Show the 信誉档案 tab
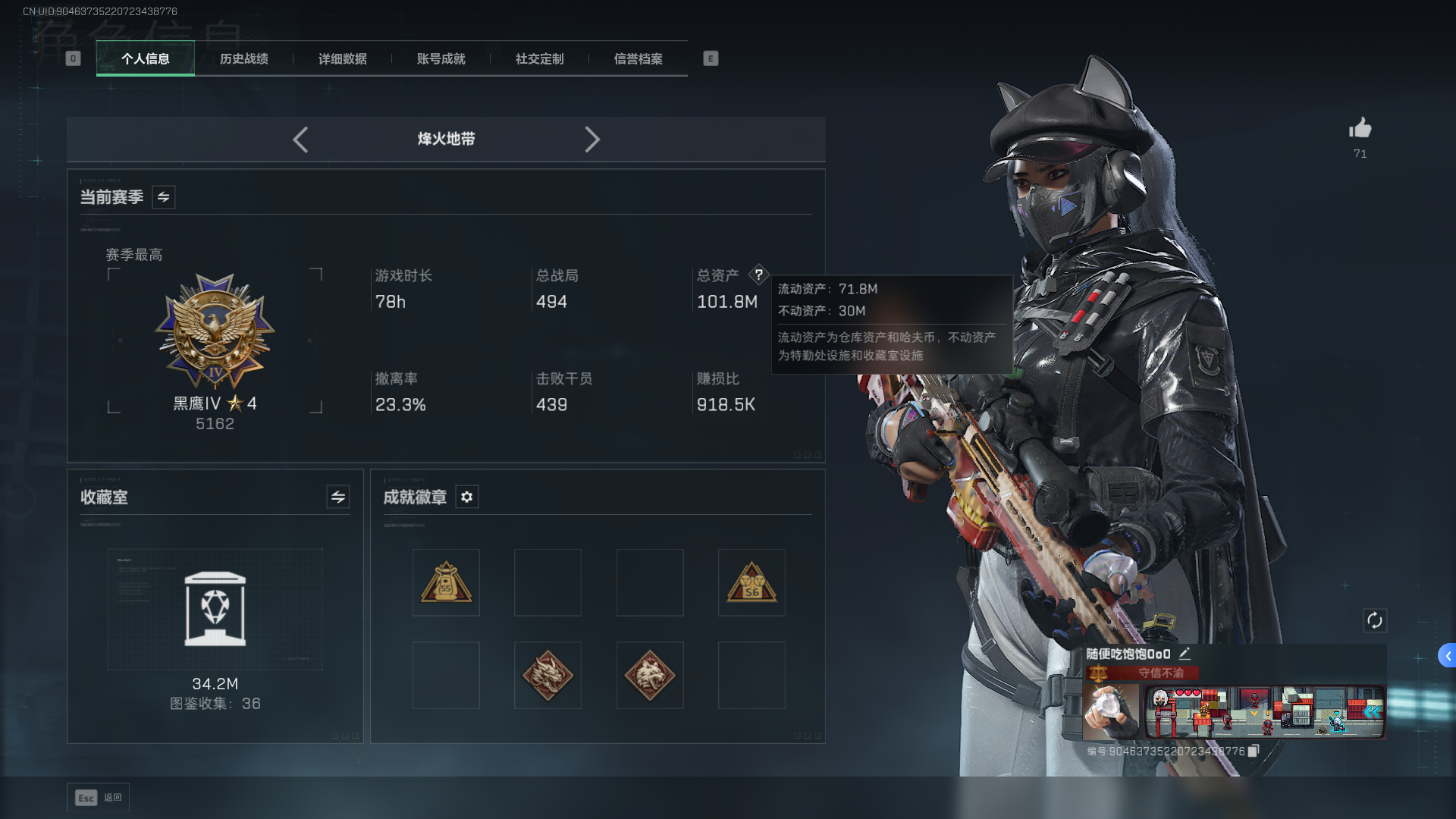Screen dimensions: 1456x819 pyautogui.click(x=638, y=58)
